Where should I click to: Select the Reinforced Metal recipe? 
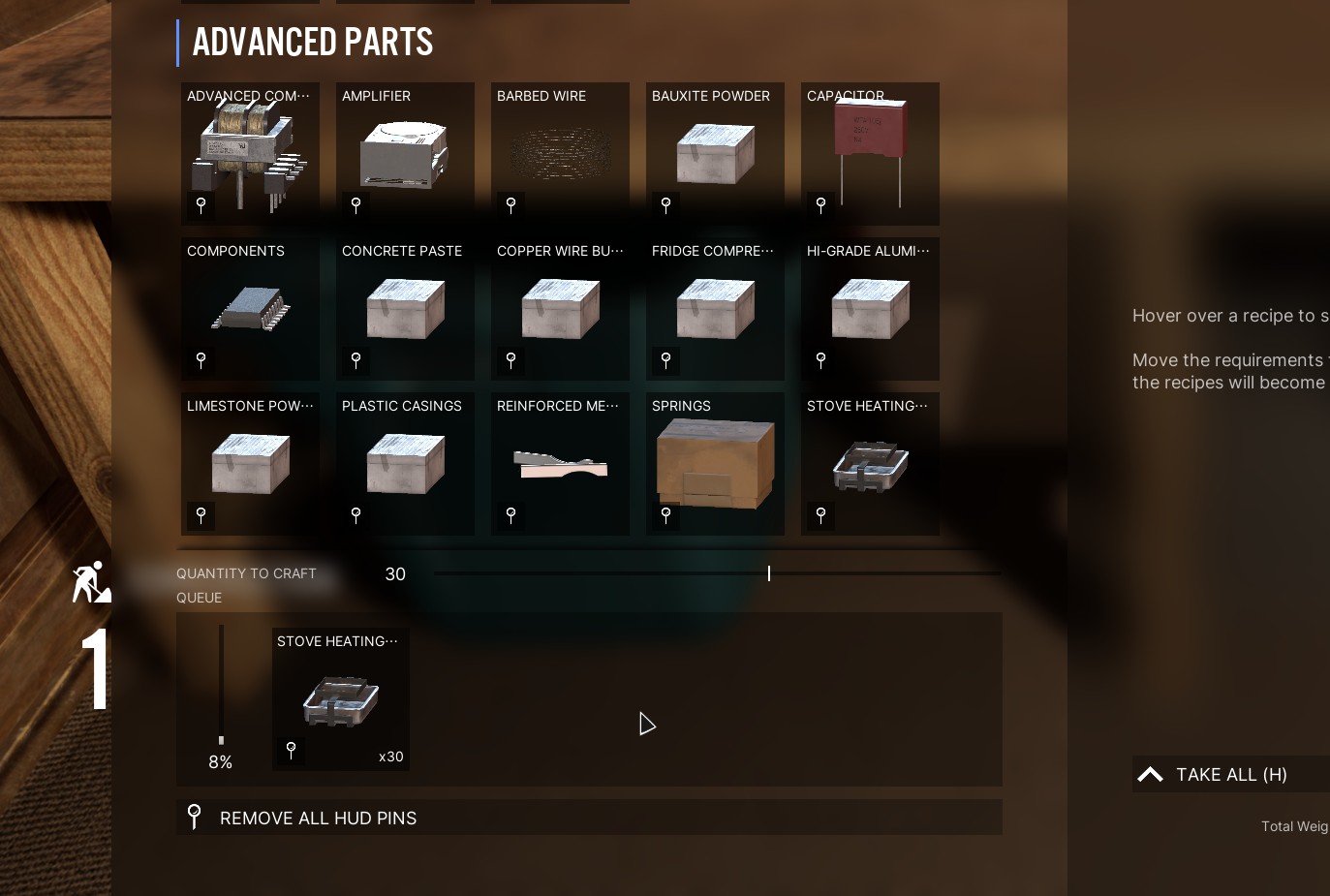560,464
